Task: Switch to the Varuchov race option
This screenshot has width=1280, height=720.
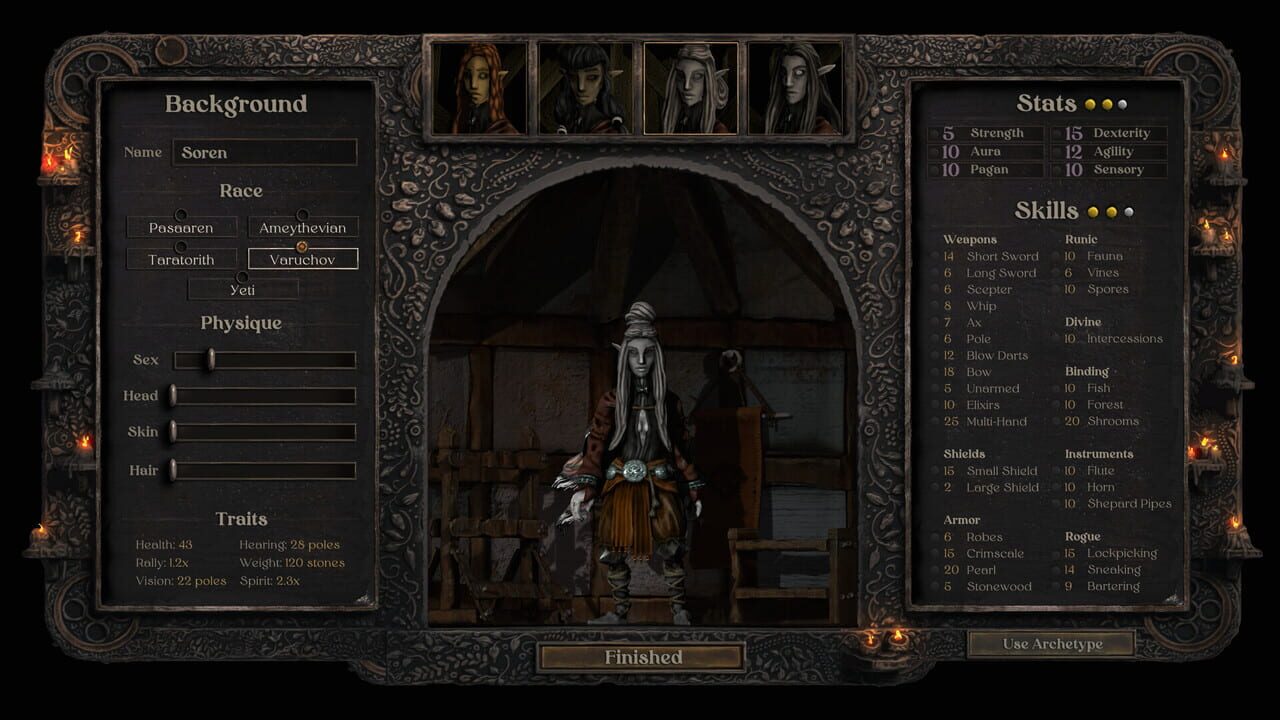Action: 302,258
